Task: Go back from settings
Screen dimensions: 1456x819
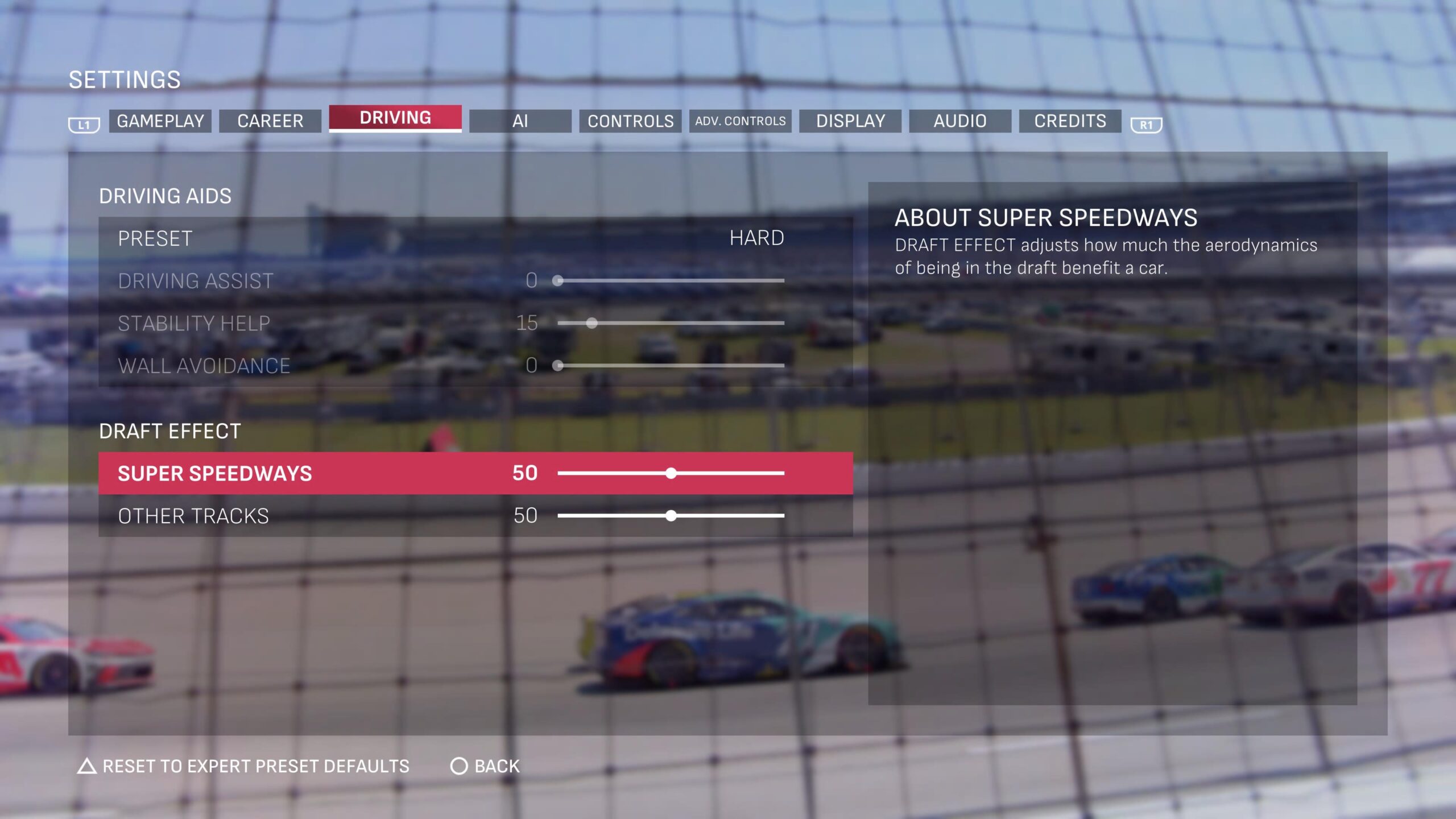Action: click(485, 766)
